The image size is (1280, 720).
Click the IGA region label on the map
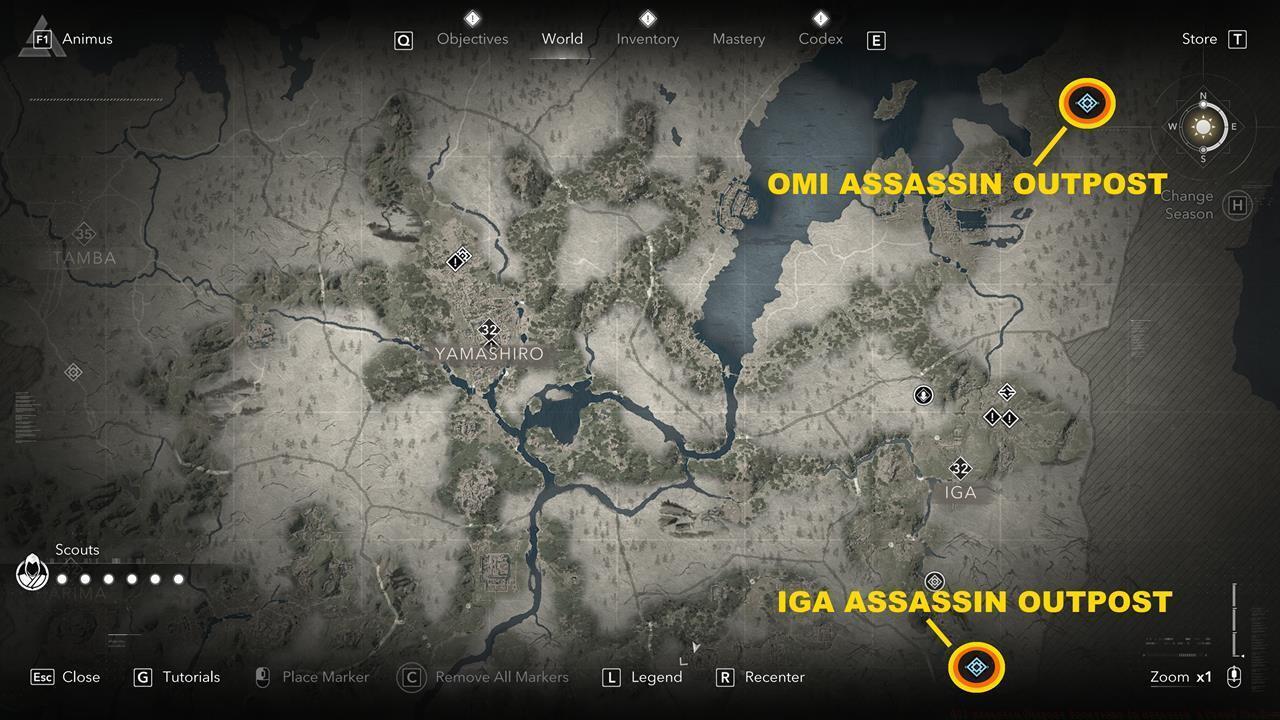(961, 492)
